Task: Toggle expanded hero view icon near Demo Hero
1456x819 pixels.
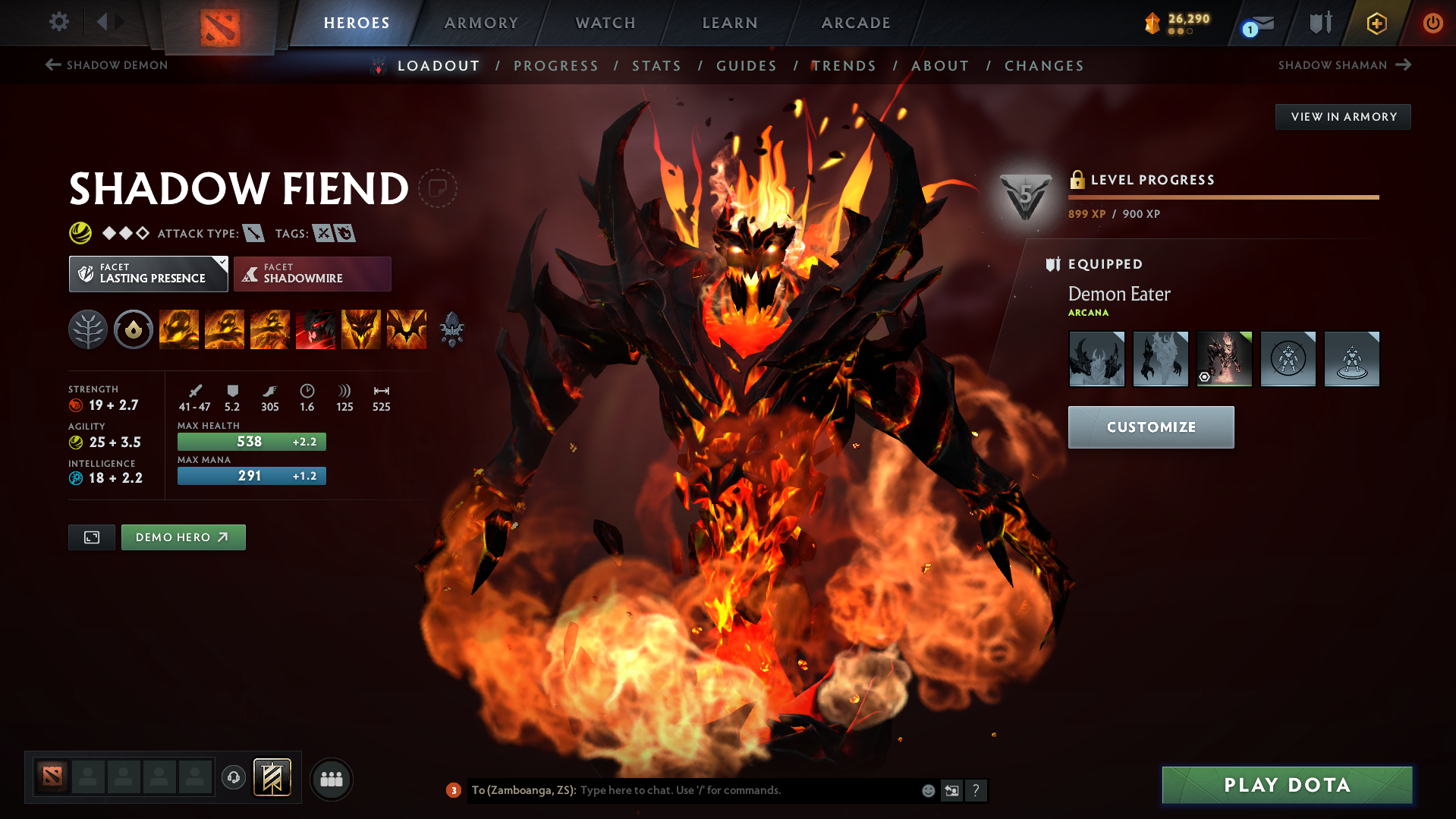Action: coord(91,537)
